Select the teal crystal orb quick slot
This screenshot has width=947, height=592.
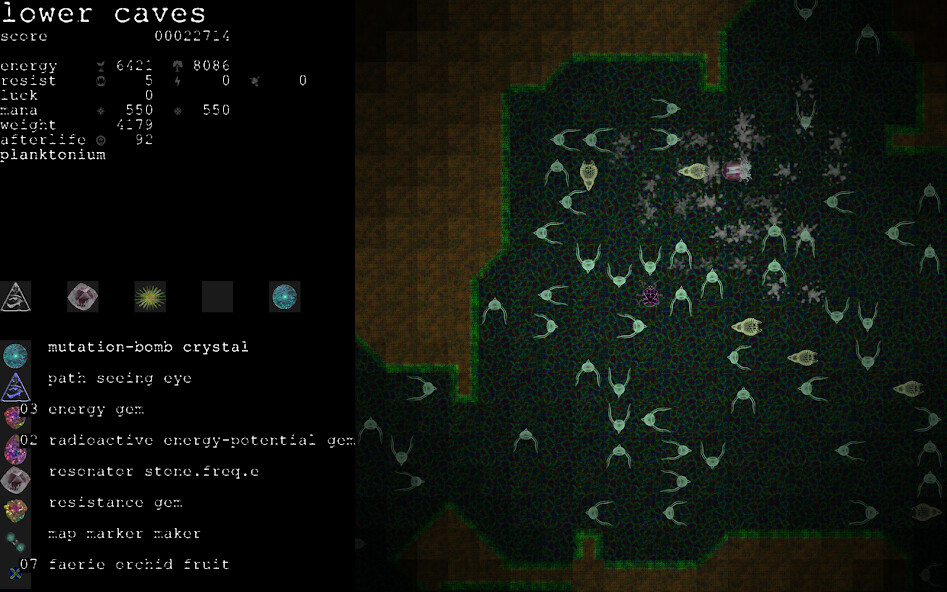coord(285,296)
